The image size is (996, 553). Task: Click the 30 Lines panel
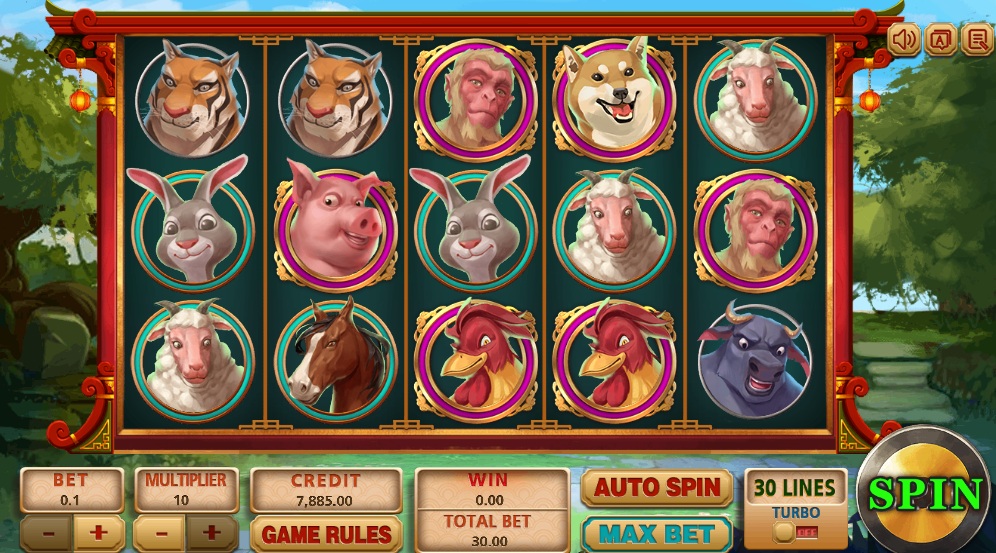pyautogui.click(x=795, y=488)
